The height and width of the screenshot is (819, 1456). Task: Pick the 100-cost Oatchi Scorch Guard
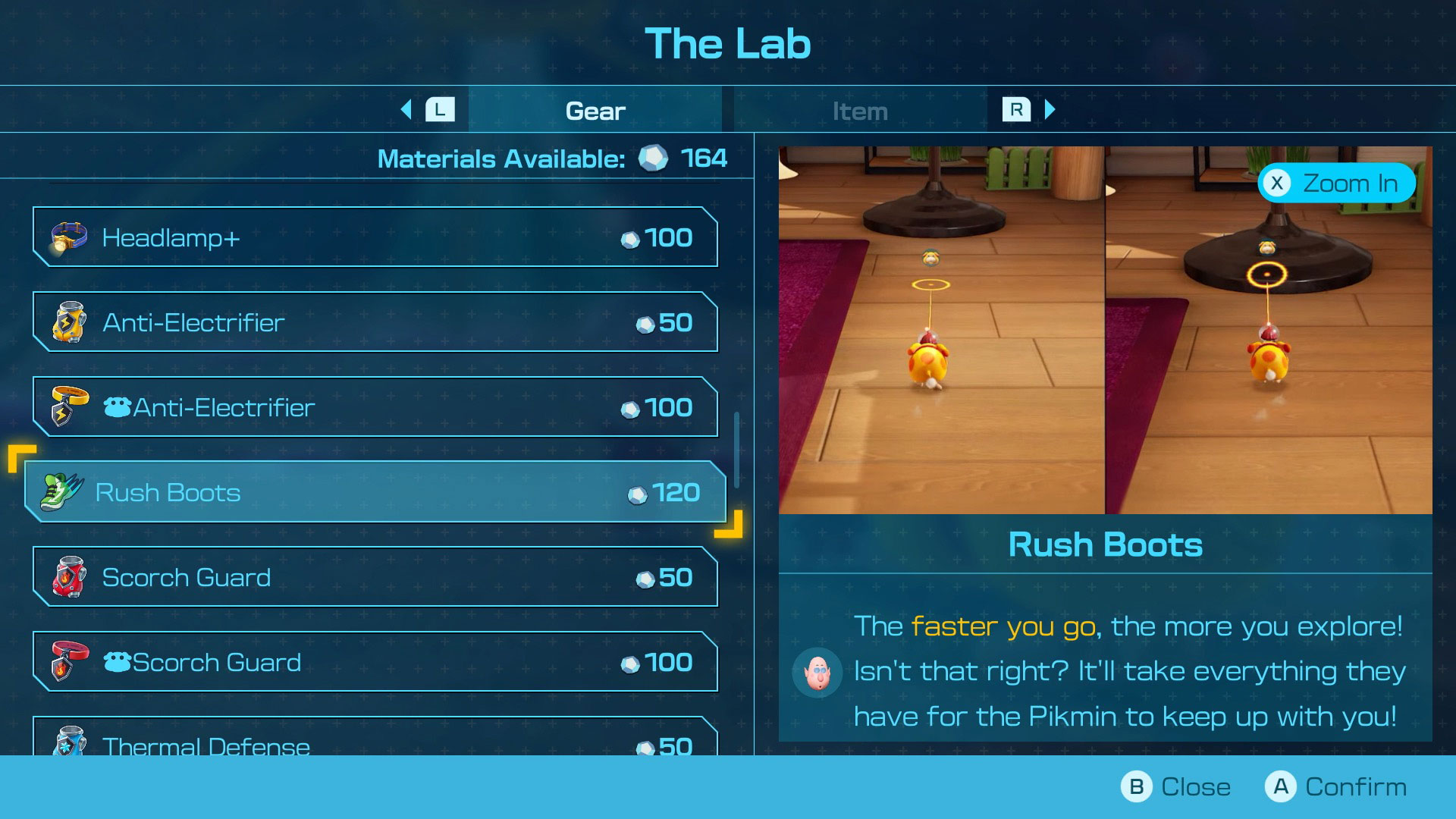click(375, 662)
